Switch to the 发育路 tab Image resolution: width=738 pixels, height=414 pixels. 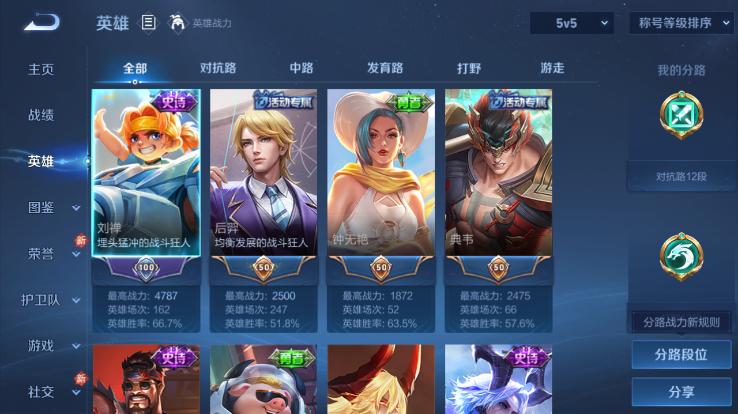(385, 69)
